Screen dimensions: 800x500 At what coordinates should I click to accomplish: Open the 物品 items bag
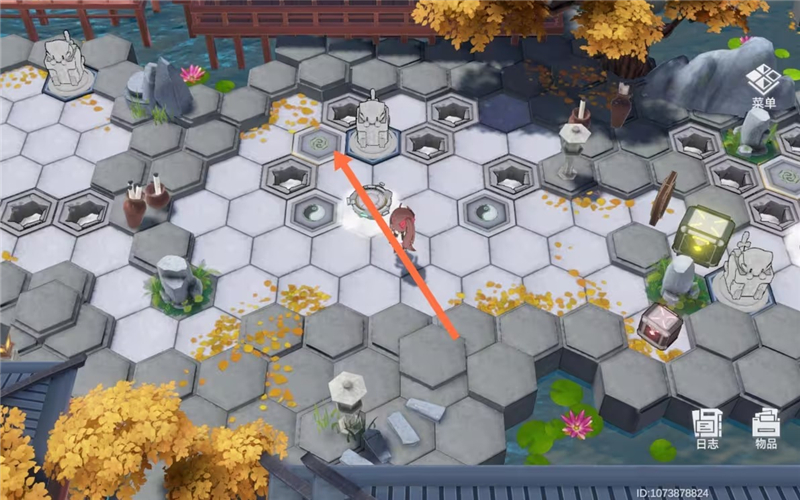[765, 427]
